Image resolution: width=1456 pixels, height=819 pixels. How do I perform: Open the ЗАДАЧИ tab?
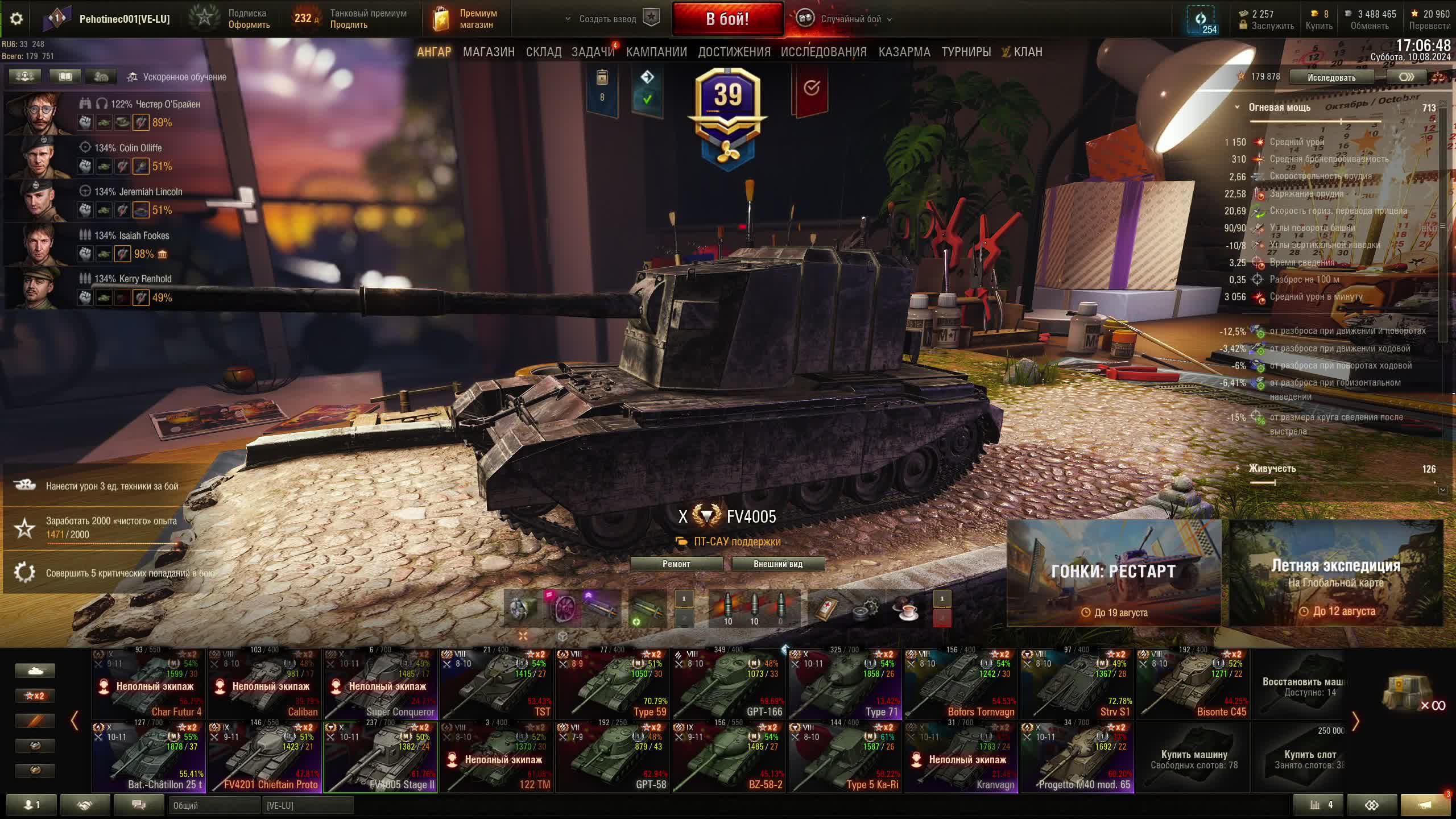593,52
